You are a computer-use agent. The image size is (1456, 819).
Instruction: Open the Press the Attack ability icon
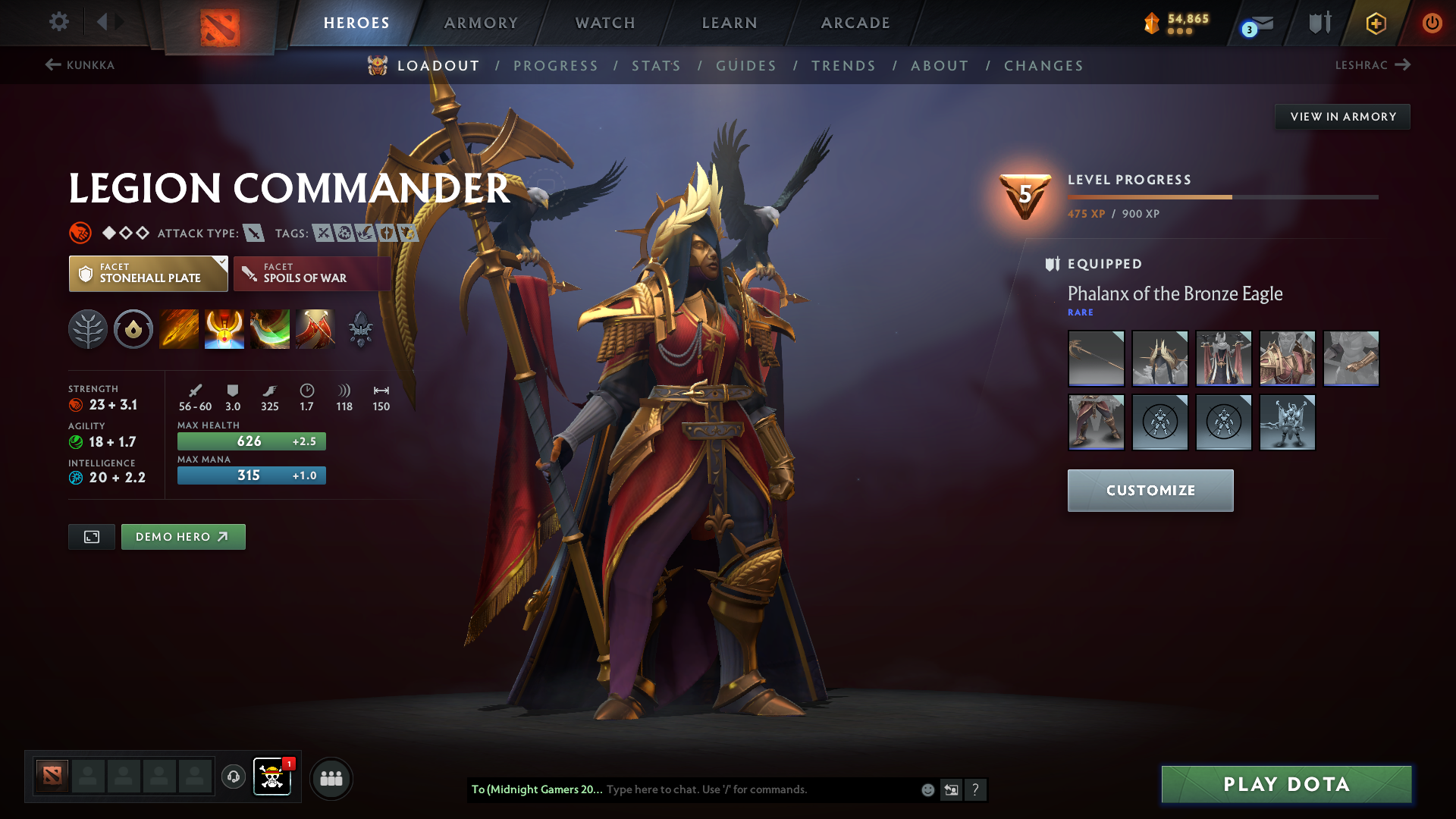coord(224,329)
